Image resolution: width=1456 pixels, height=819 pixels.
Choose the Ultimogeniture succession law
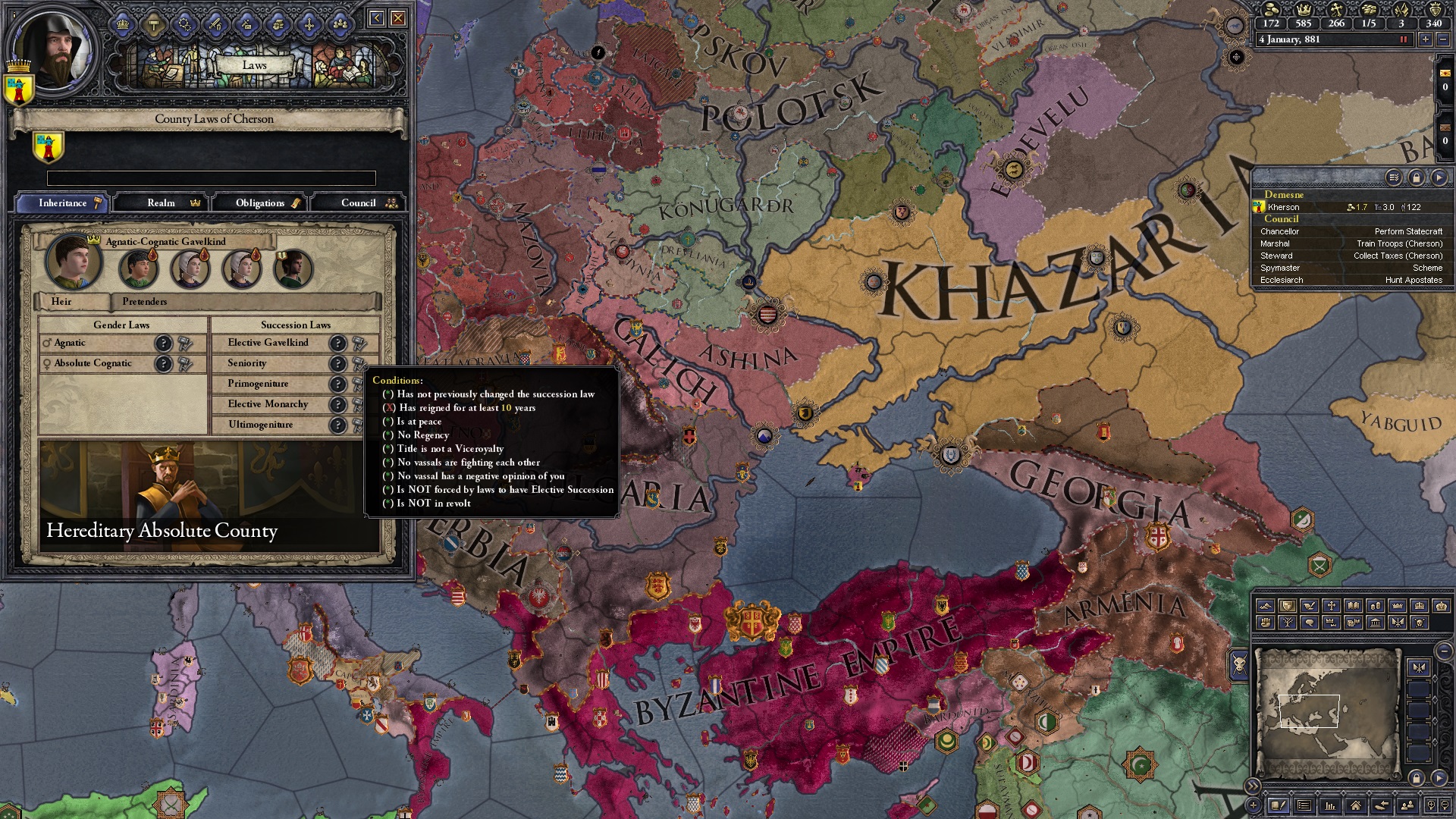pyautogui.click(x=260, y=425)
